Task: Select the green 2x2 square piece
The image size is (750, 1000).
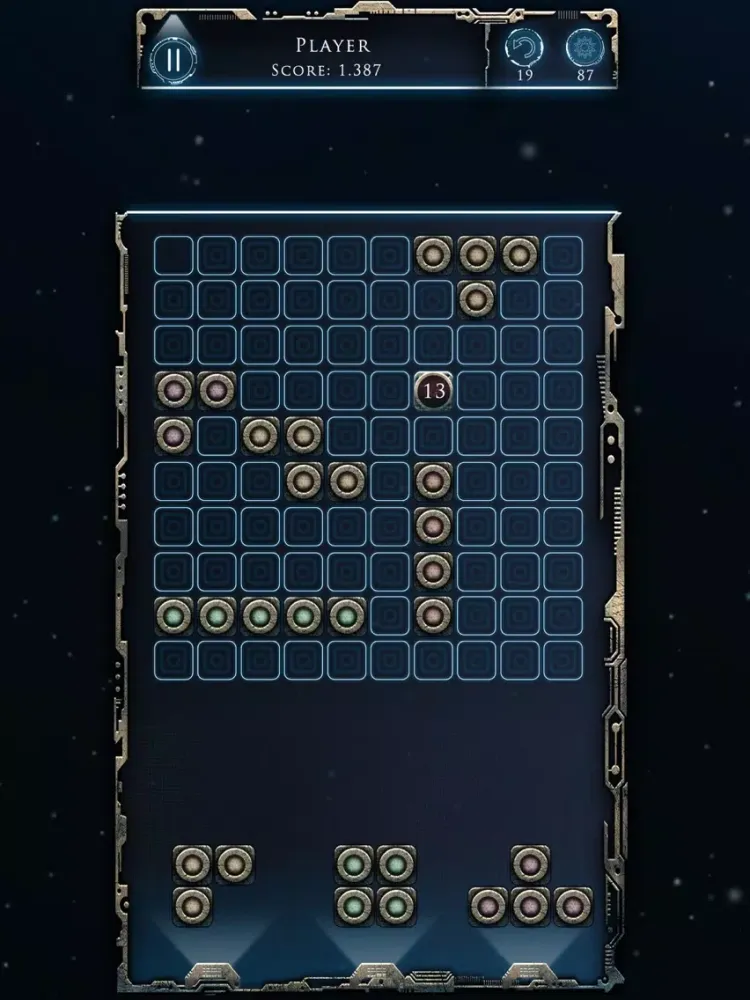Action: [x=375, y=884]
